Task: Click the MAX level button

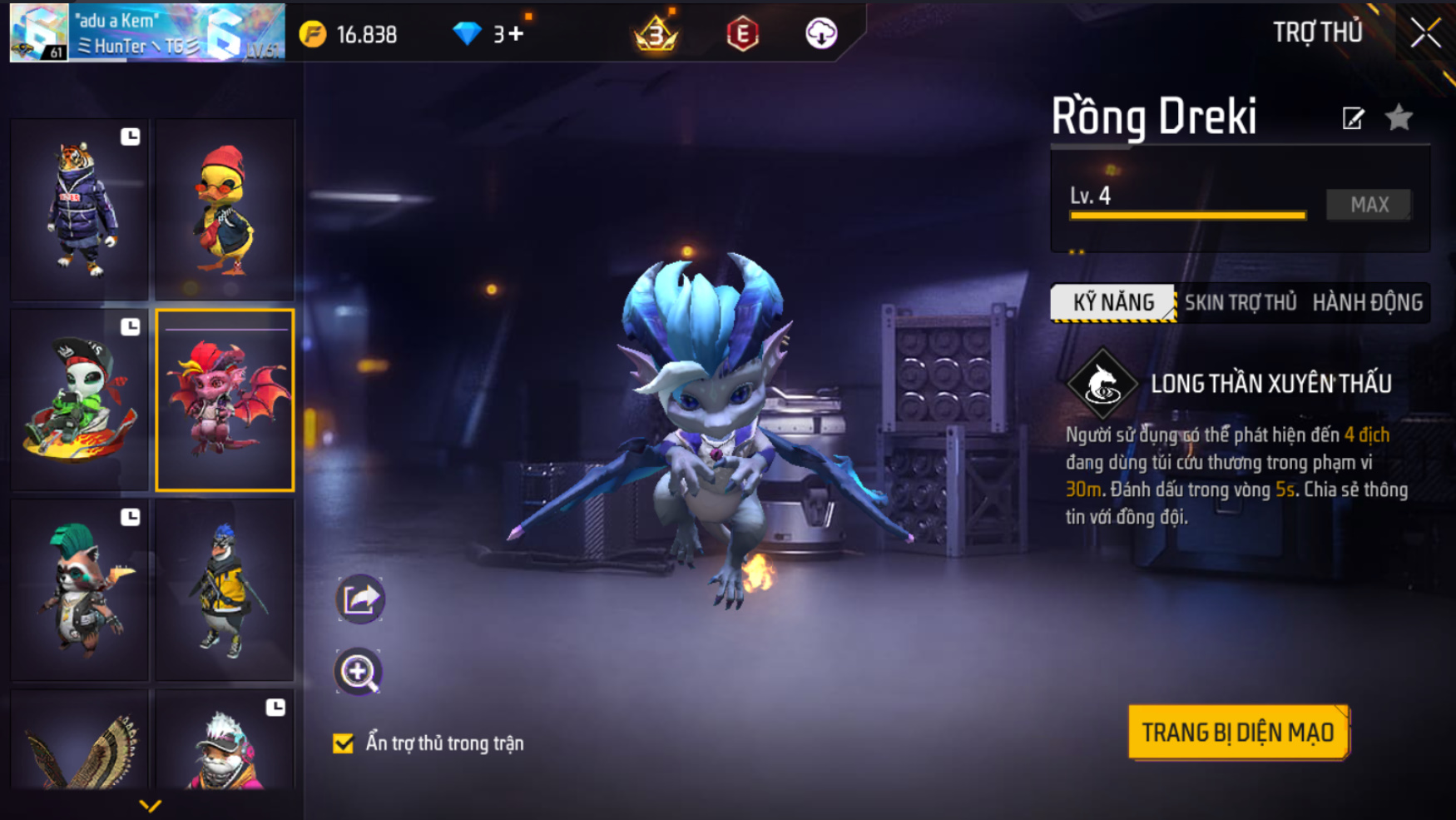Action: (x=1369, y=204)
